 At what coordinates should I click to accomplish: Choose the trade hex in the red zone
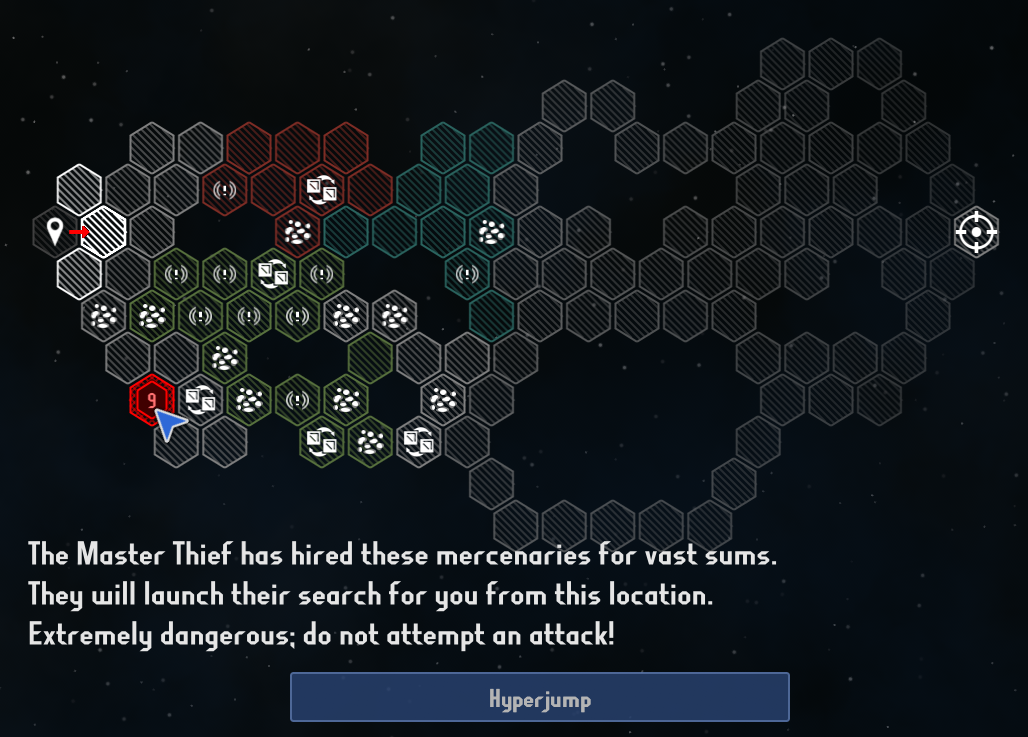click(321, 189)
